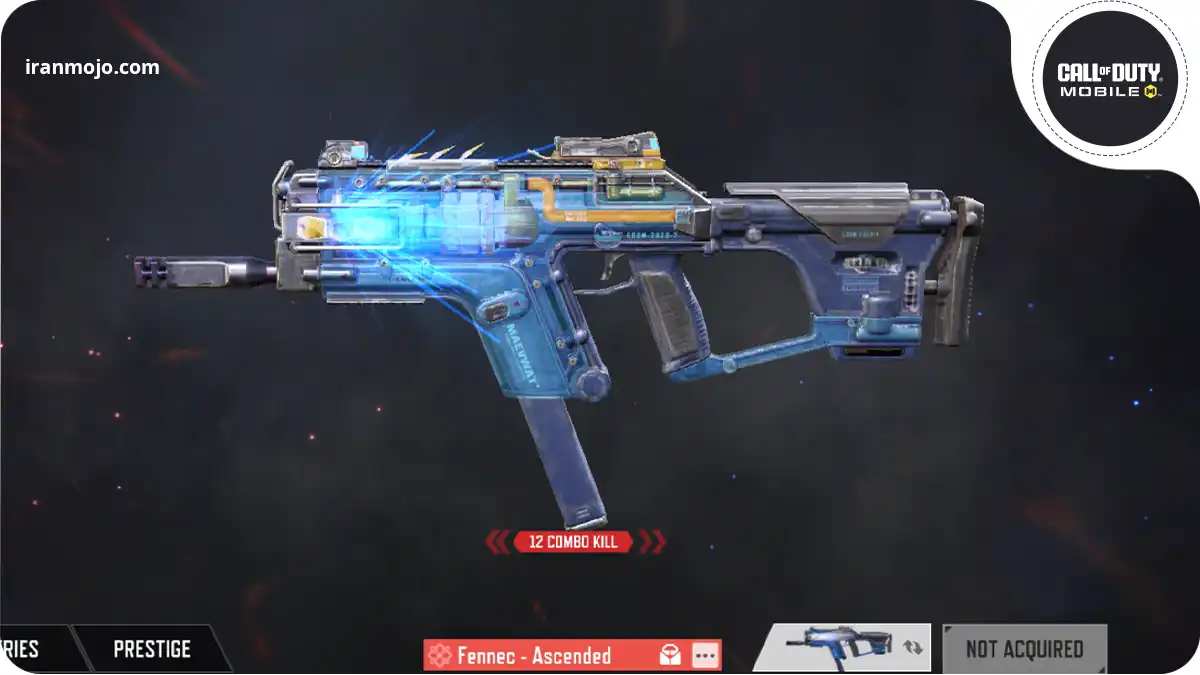The image size is (1200, 675).
Task: Click the Fennec - Ascended name bar
Action: pyautogui.click(x=534, y=656)
